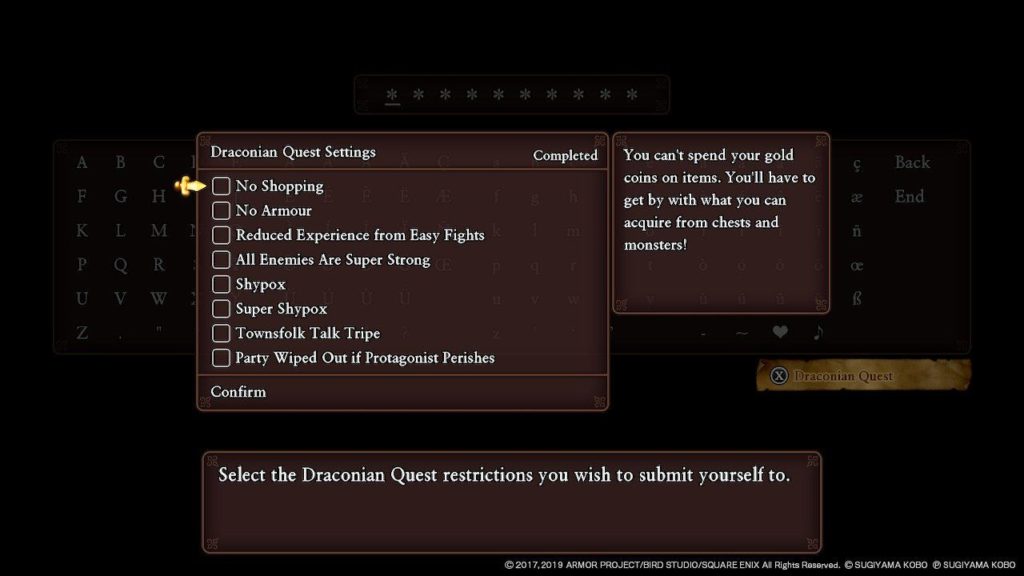This screenshot has height=576, width=1024.
Task: Choose Back on the name keyboard
Action: pos(911,162)
